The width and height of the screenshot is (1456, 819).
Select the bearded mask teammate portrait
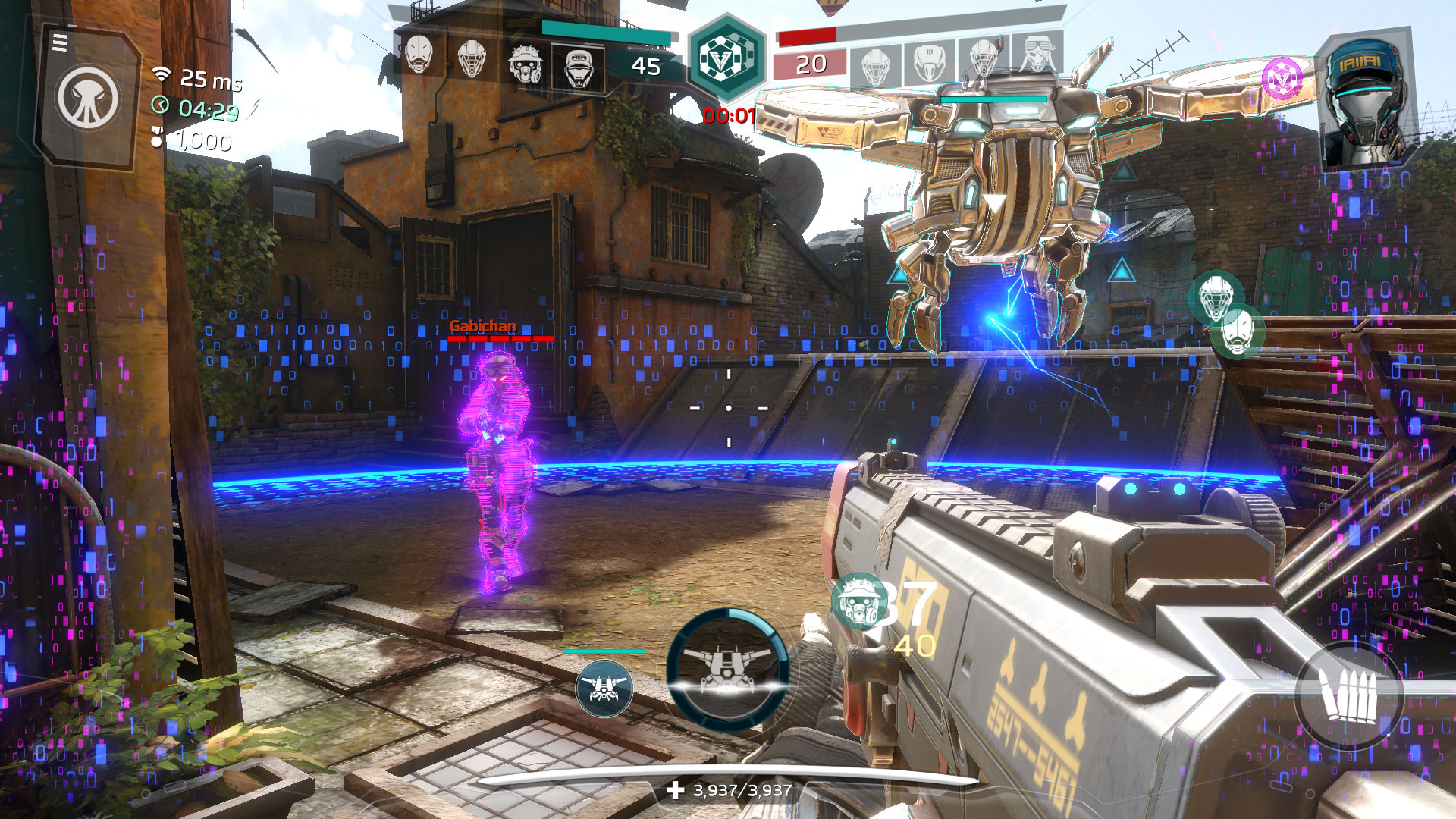[419, 55]
